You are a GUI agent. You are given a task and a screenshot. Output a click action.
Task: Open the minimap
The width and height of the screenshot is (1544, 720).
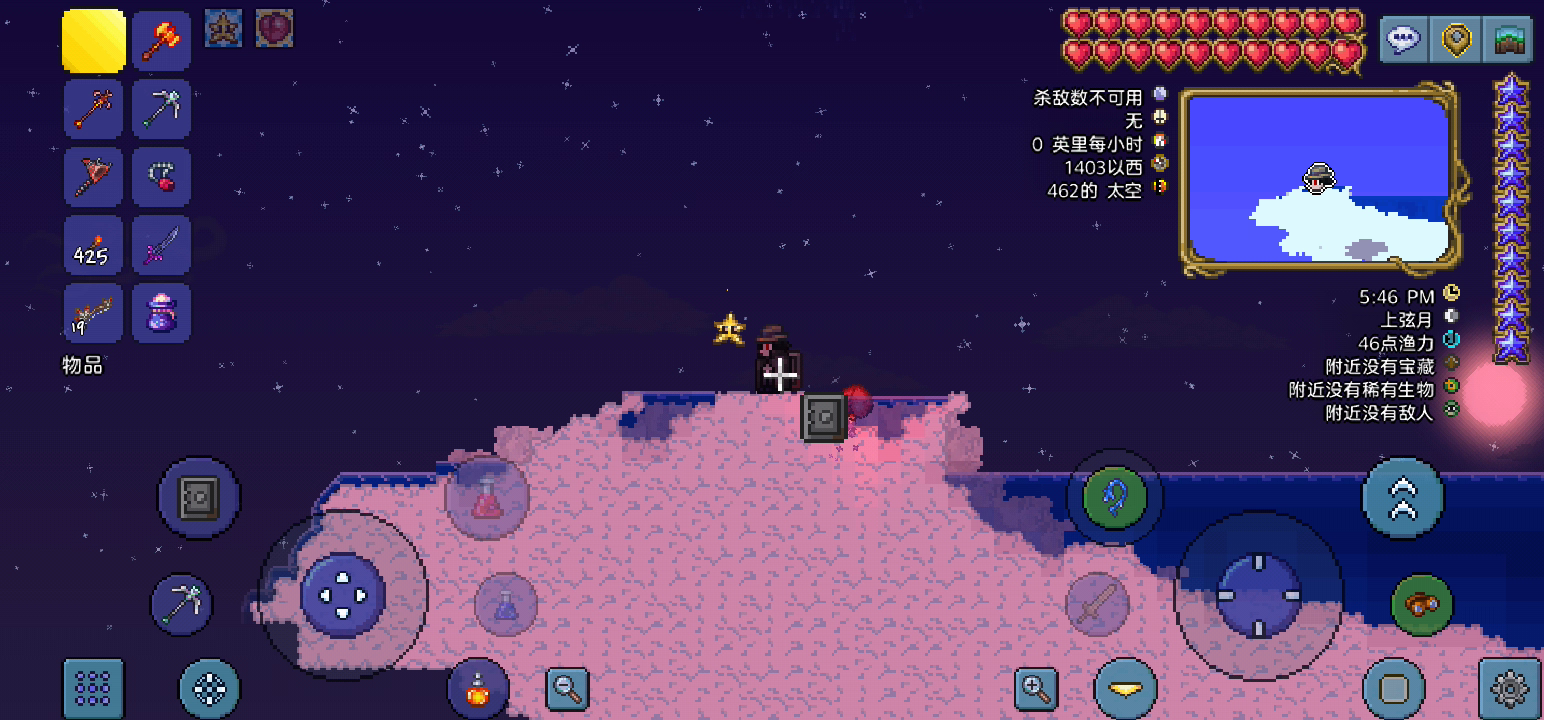coord(1318,180)
